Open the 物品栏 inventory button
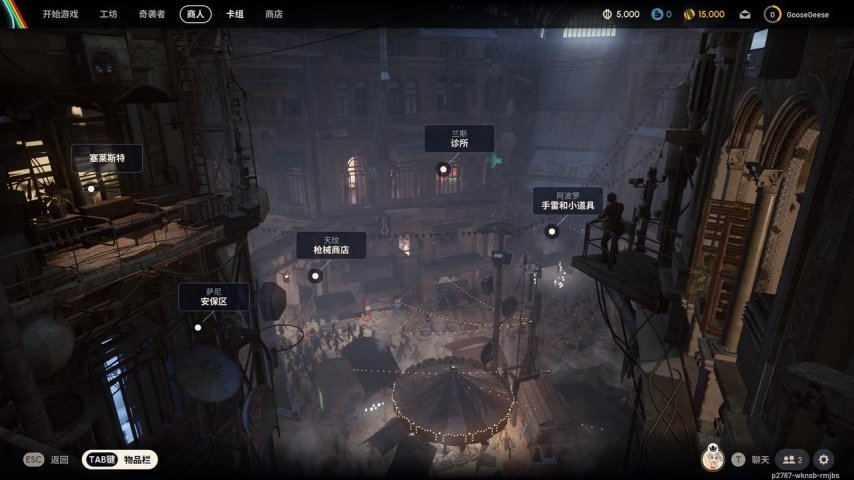This screenshot has height=480, width=854. tap(120, 460)
